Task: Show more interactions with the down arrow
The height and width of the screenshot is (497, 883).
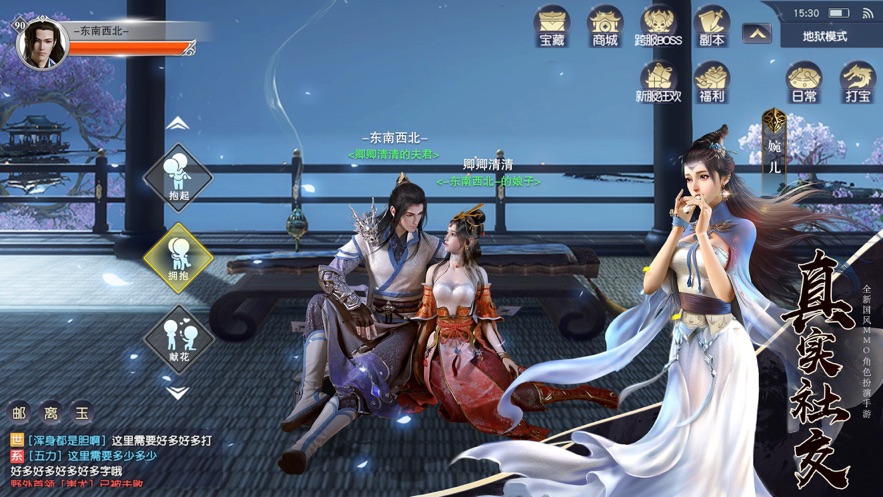Action: (177, 393)
